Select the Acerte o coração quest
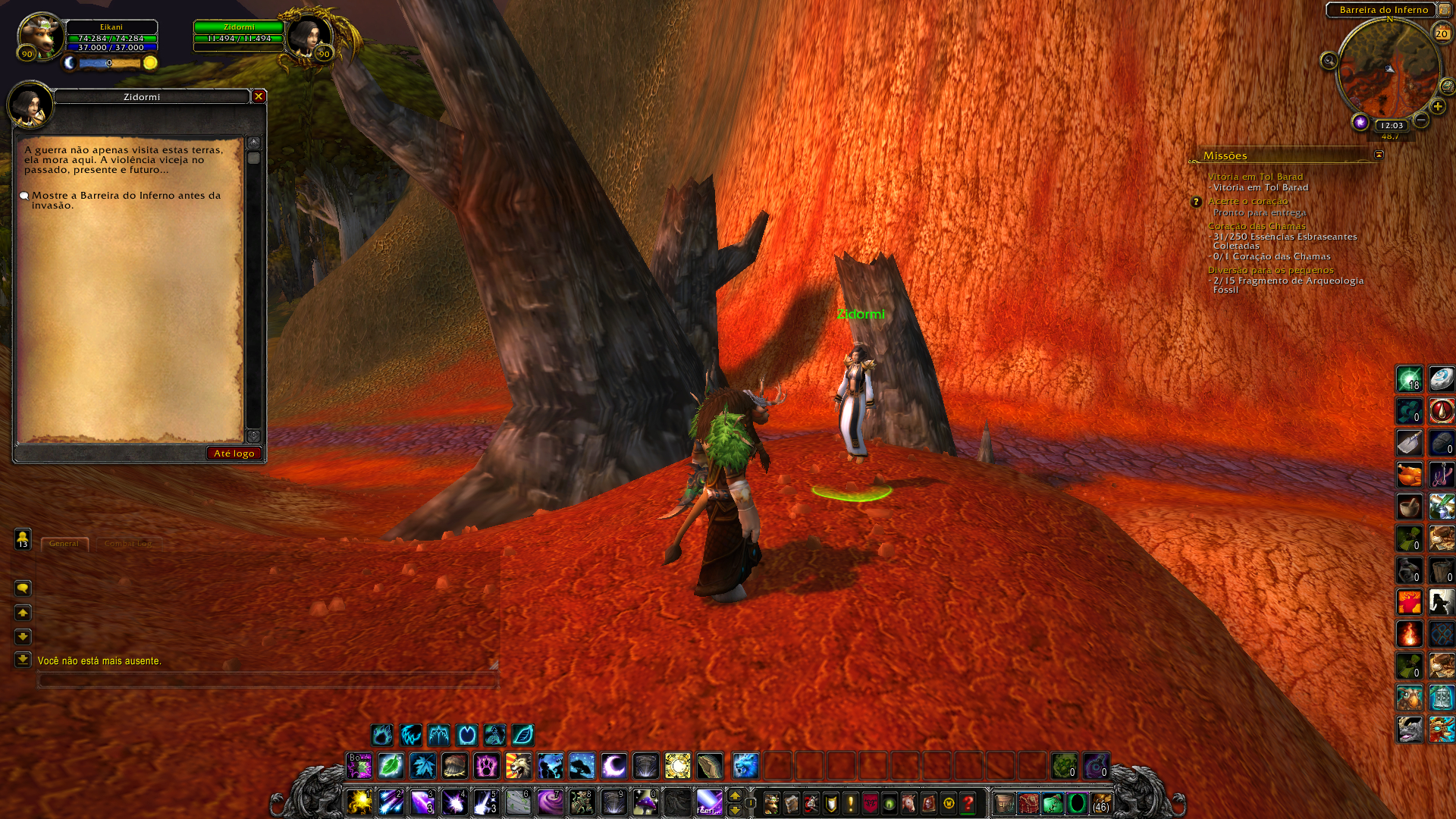The width and height of the screenshot is (1456, 819). [1247, 201]
